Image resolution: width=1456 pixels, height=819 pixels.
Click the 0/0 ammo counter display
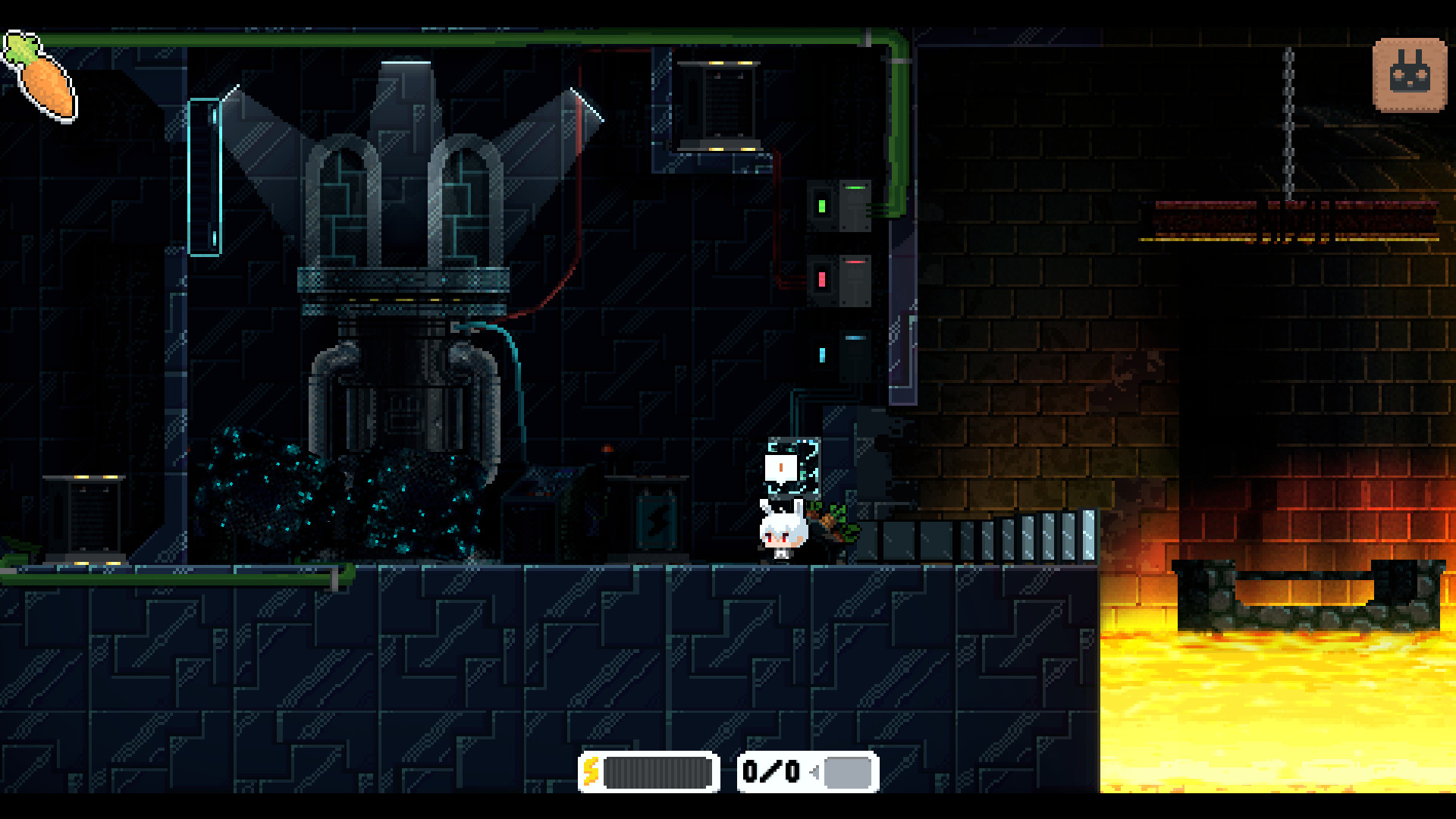pos(770,771)
